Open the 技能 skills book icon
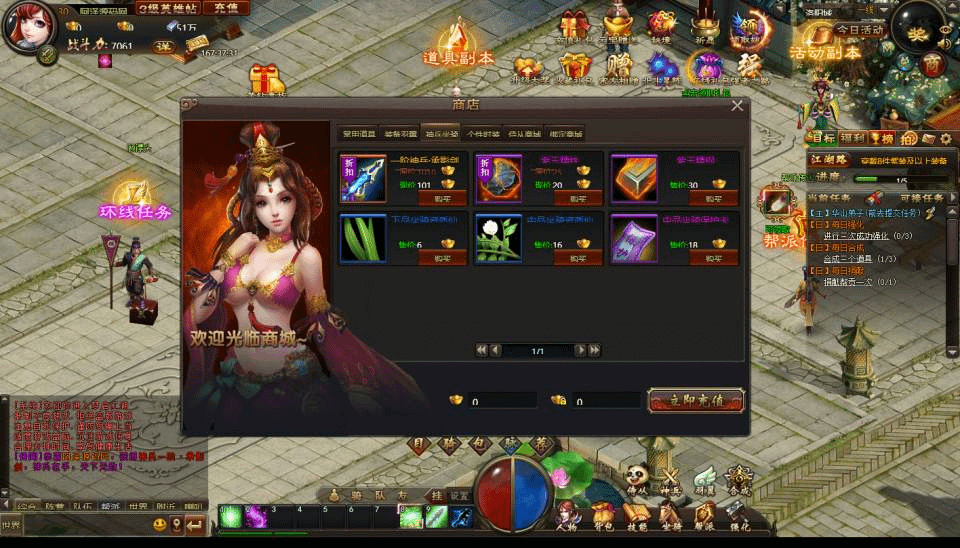960x548 pixels. pyautogui.click(x=637, y=516)
